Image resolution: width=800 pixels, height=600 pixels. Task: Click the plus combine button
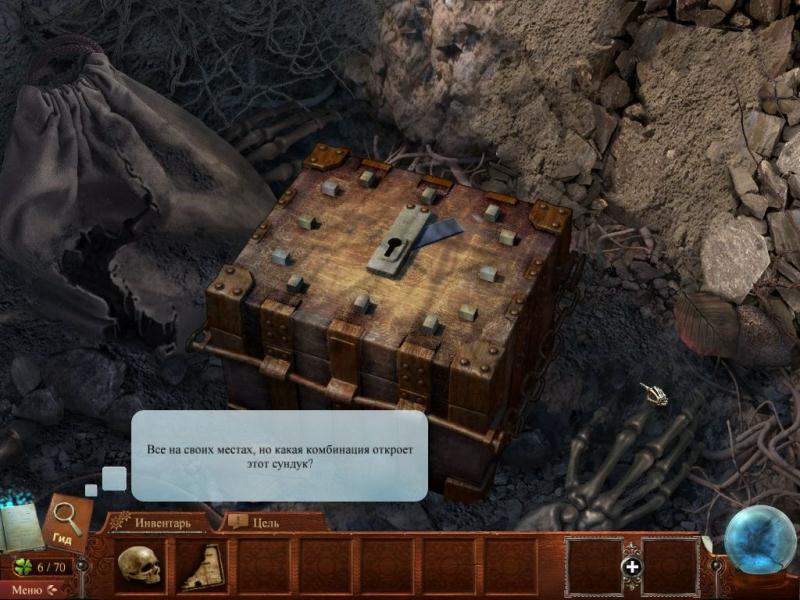[631, 567]
